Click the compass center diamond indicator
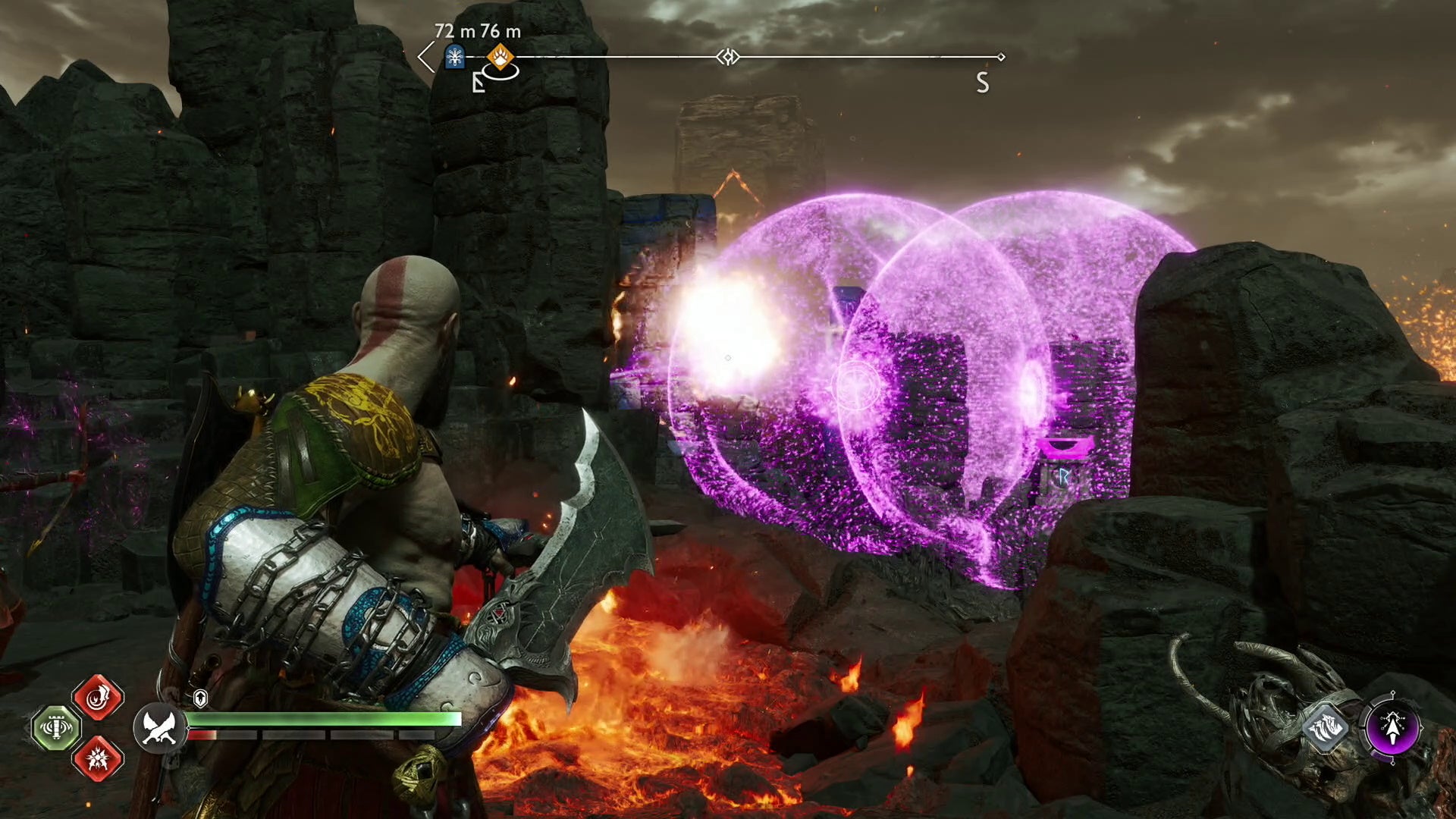The width and height of the screenshot is (1456, 819). pyautogui.click(x=728, y=57)
